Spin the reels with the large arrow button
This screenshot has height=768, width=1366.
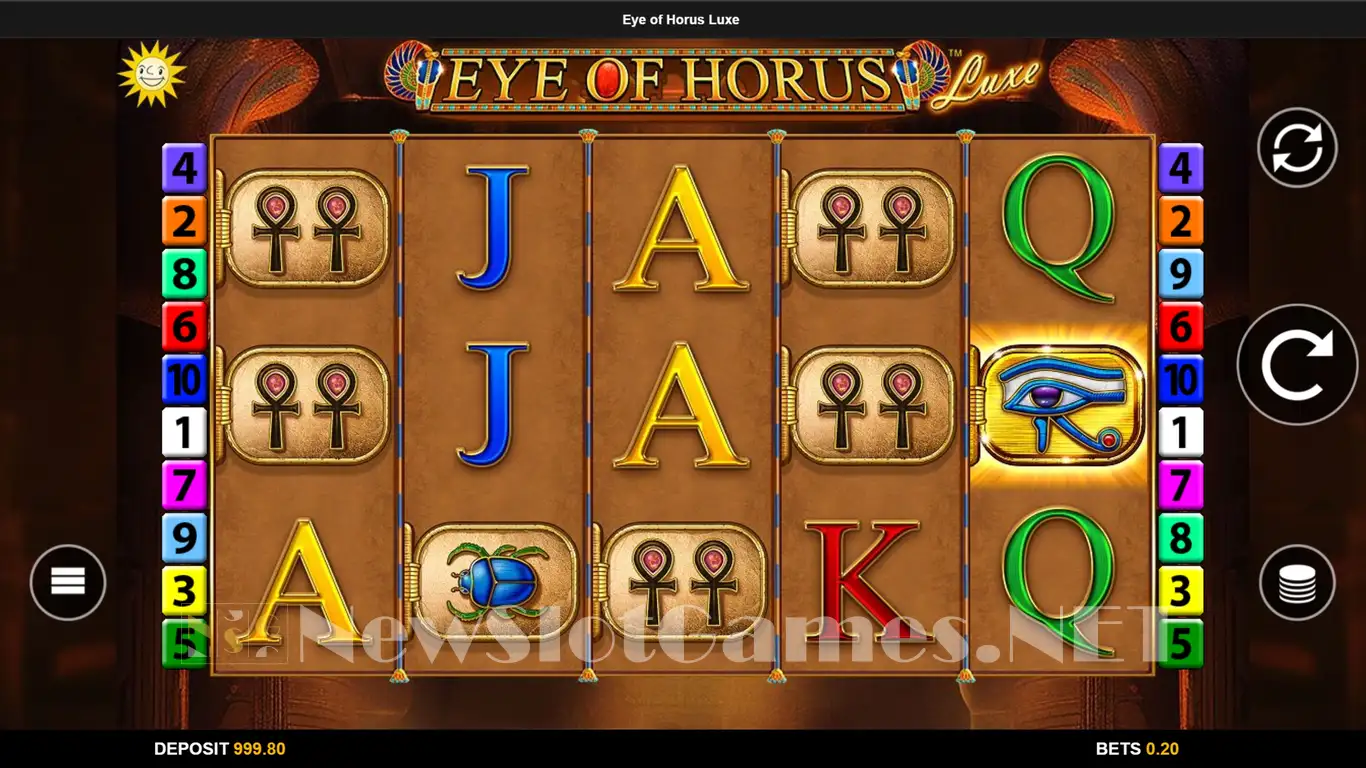[x=1297, y=365]
